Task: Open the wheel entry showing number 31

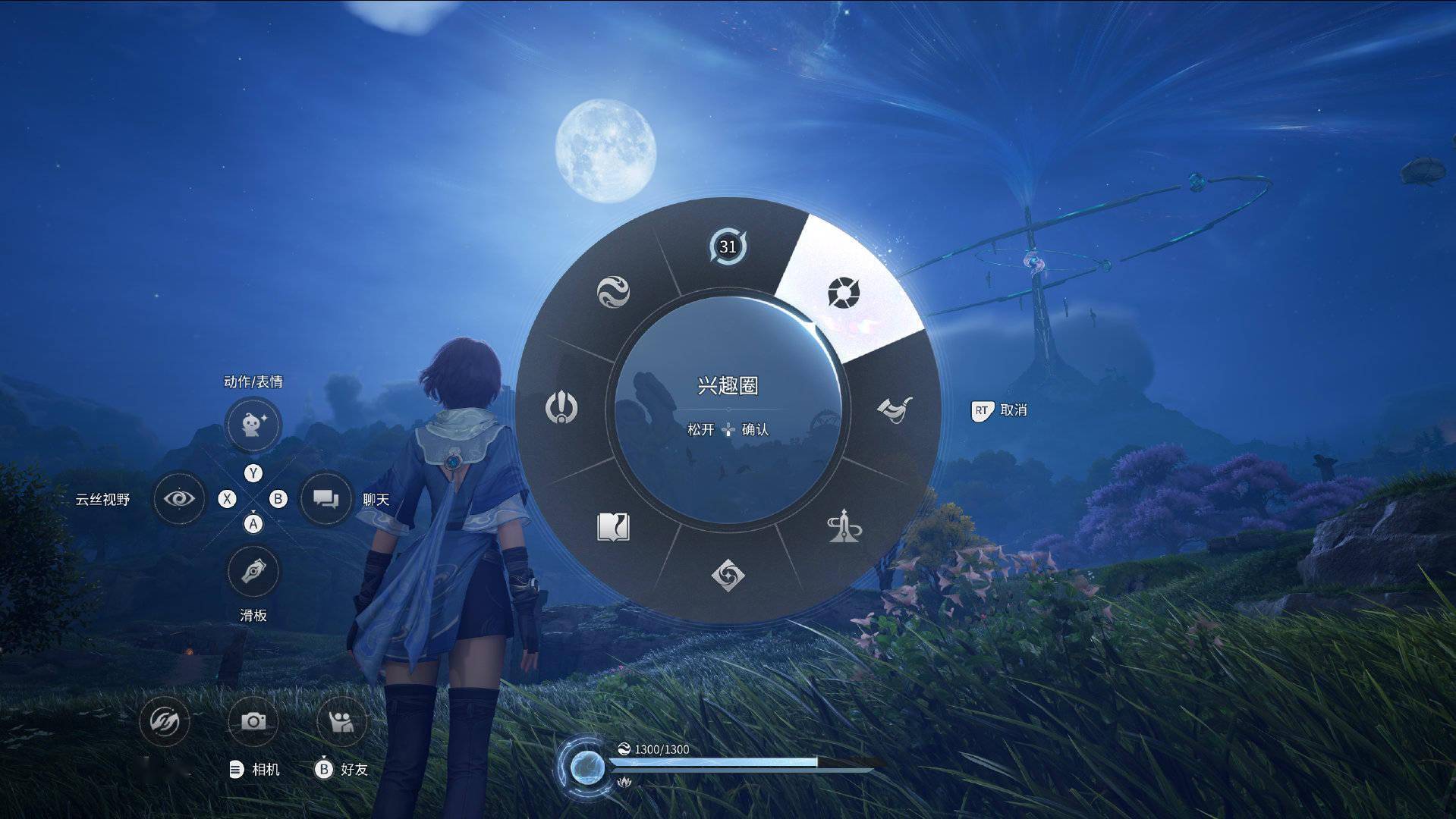Action: pos(728,247)
